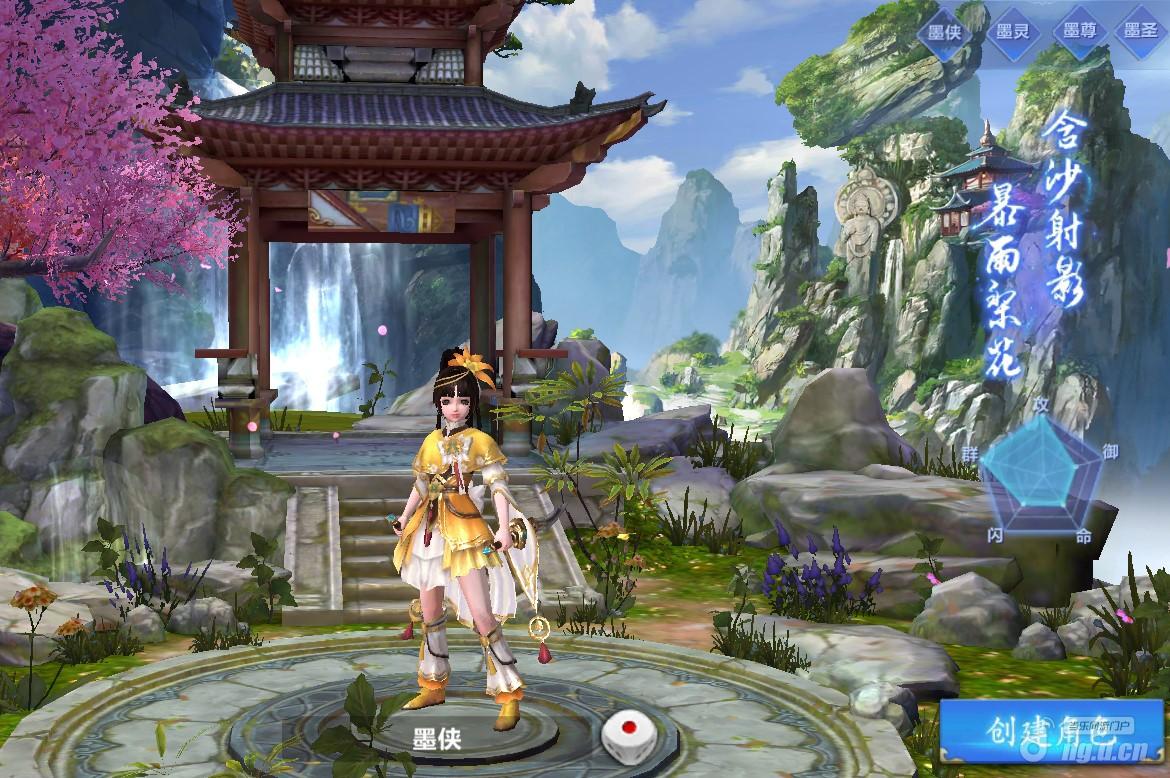Roll the dice for a random name
This screenshot has height=778, width=1170.
click(x=625, y=738)
